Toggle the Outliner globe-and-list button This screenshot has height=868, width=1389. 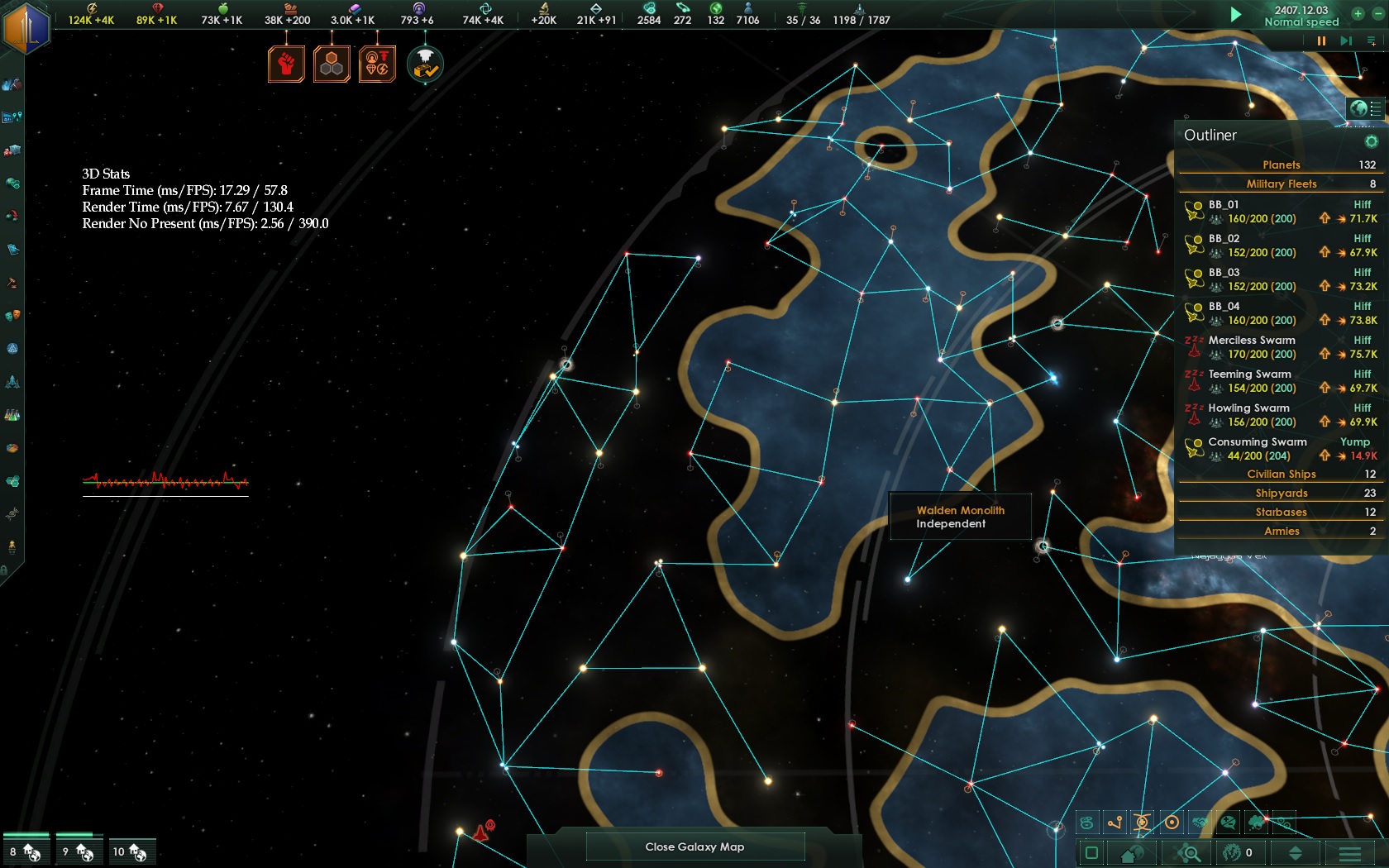(1365, 108)
